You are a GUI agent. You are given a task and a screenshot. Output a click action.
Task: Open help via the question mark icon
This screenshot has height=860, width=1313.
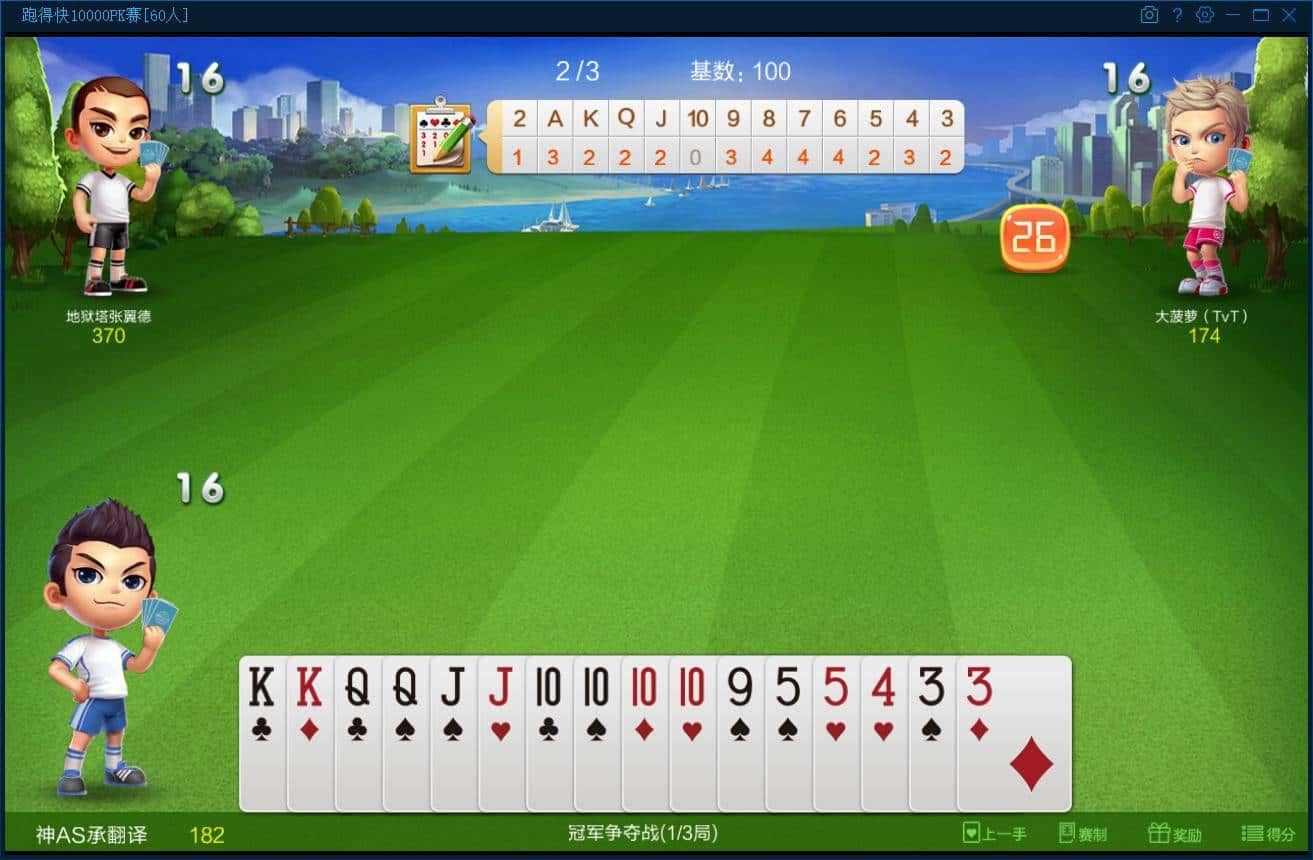[x=1177, y=15]
